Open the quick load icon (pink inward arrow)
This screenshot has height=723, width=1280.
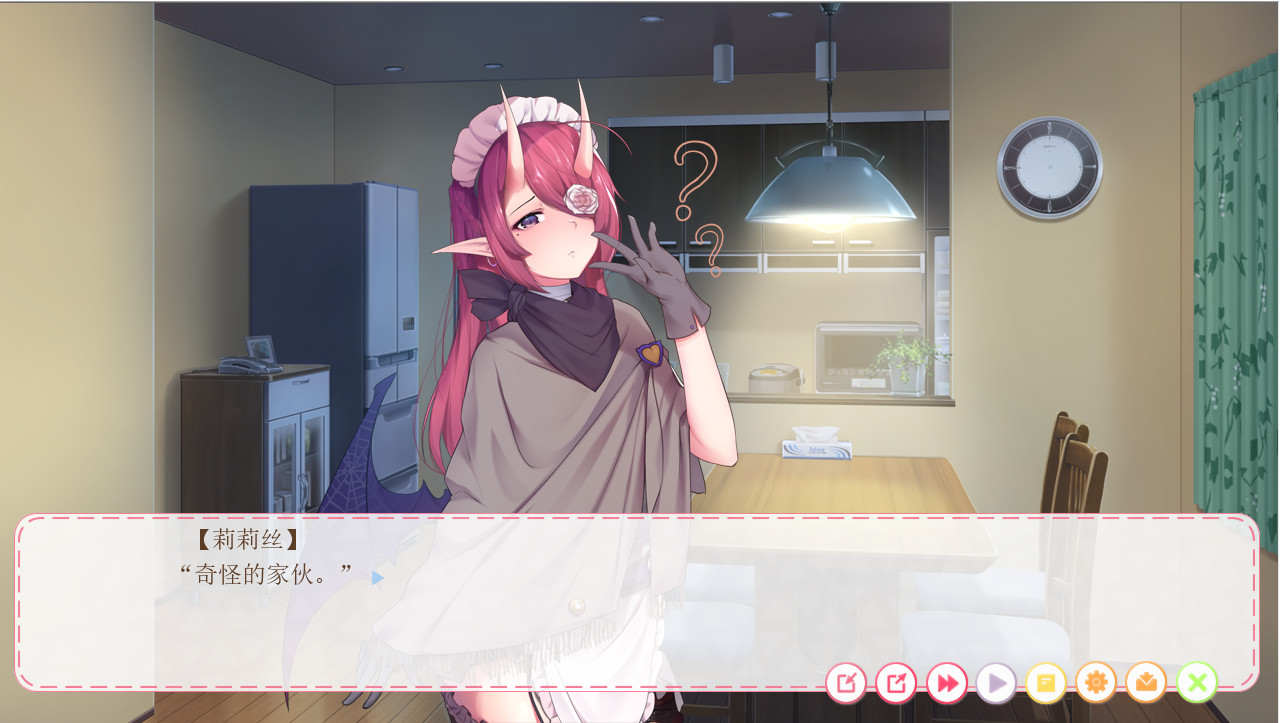click(x=846, y=683)
